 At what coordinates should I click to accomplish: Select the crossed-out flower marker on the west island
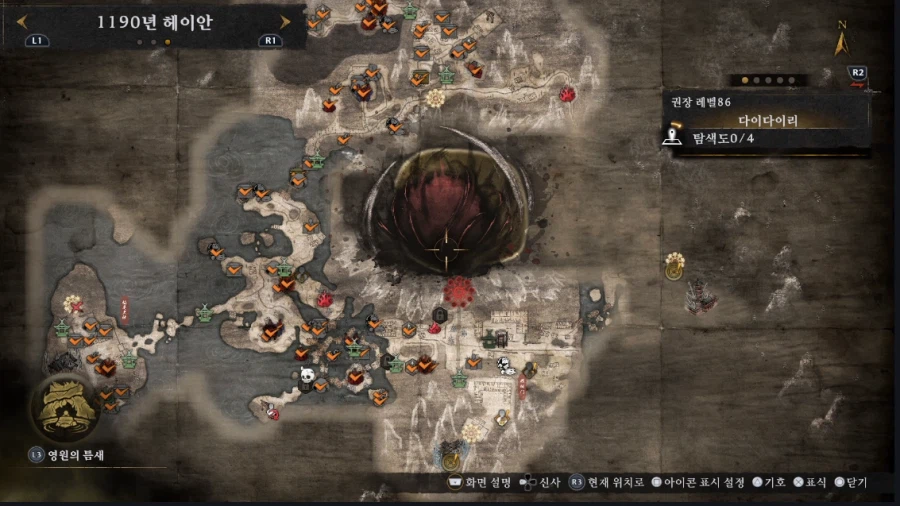(x=72, y=303)
